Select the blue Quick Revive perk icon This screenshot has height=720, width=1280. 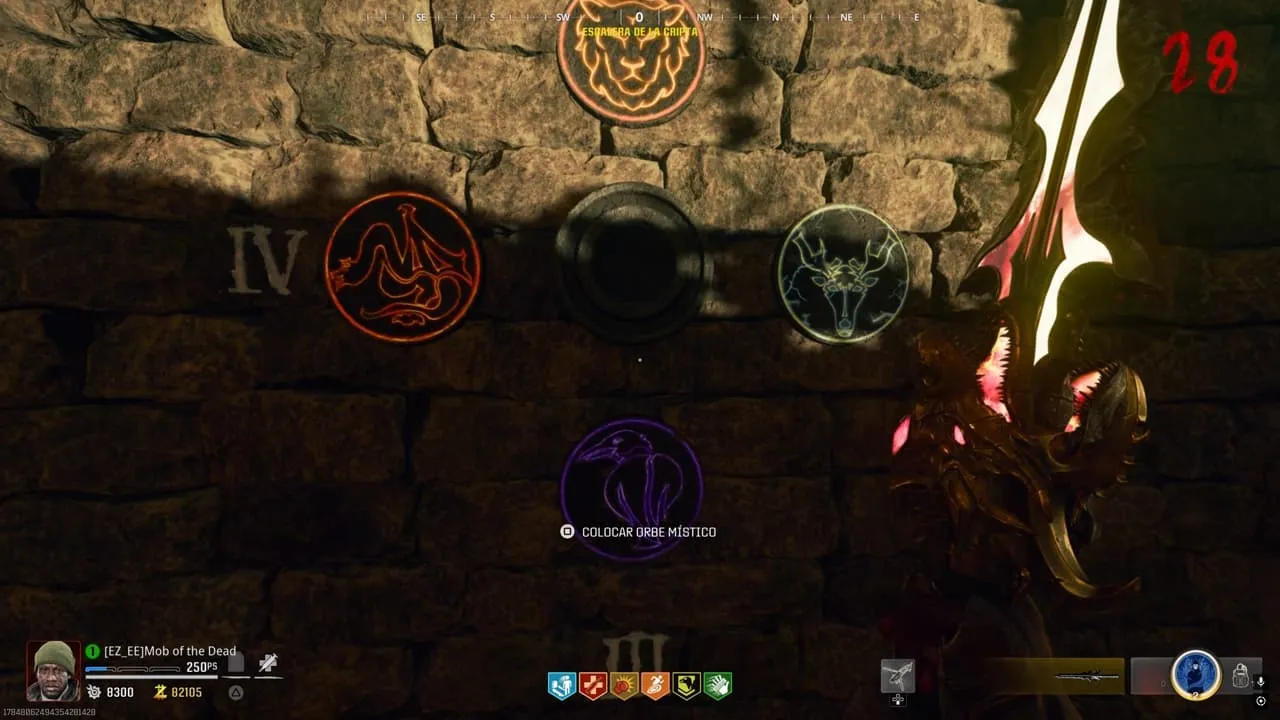(562, 685)
